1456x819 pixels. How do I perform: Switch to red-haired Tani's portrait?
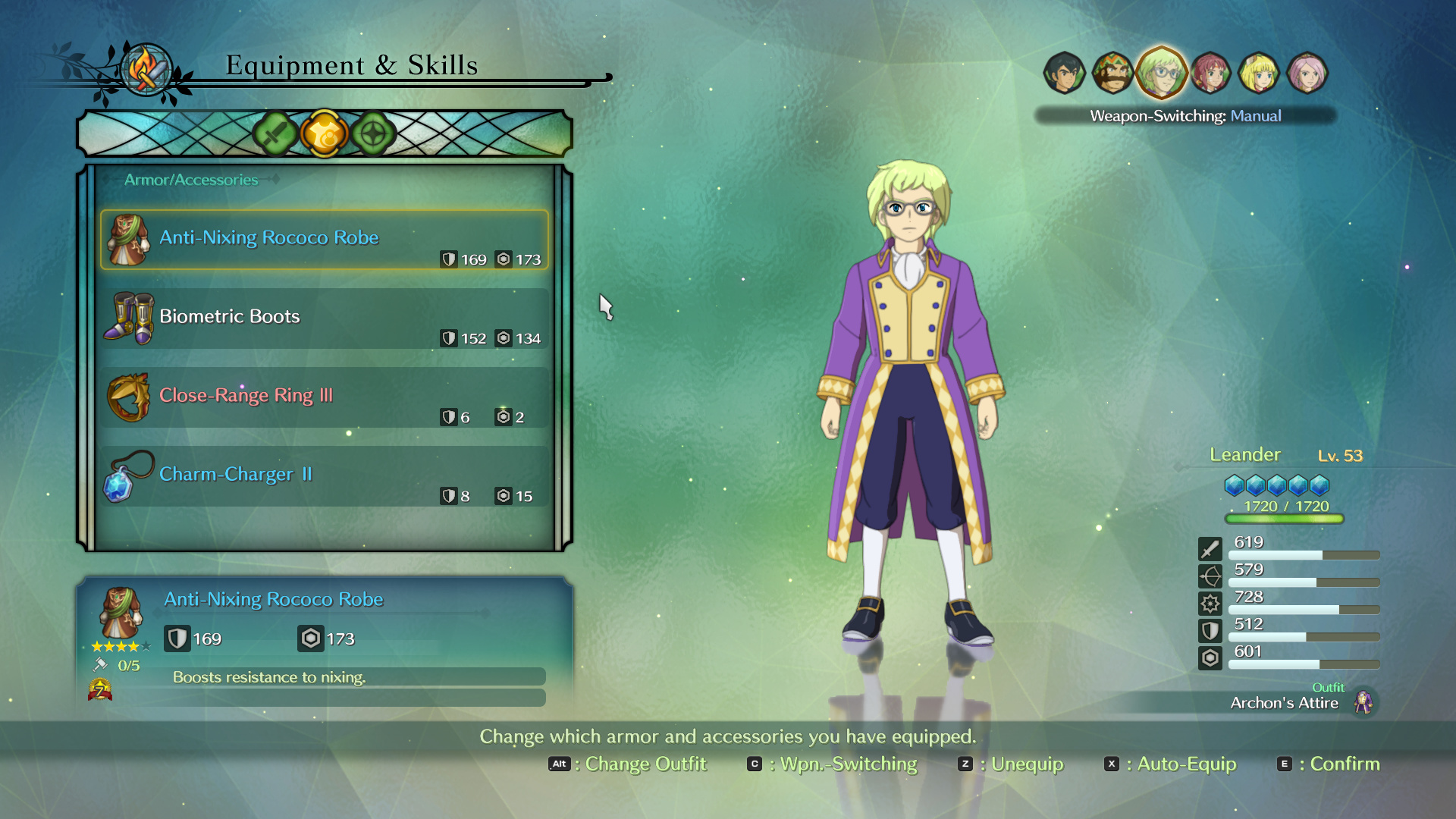point(1210,73)
